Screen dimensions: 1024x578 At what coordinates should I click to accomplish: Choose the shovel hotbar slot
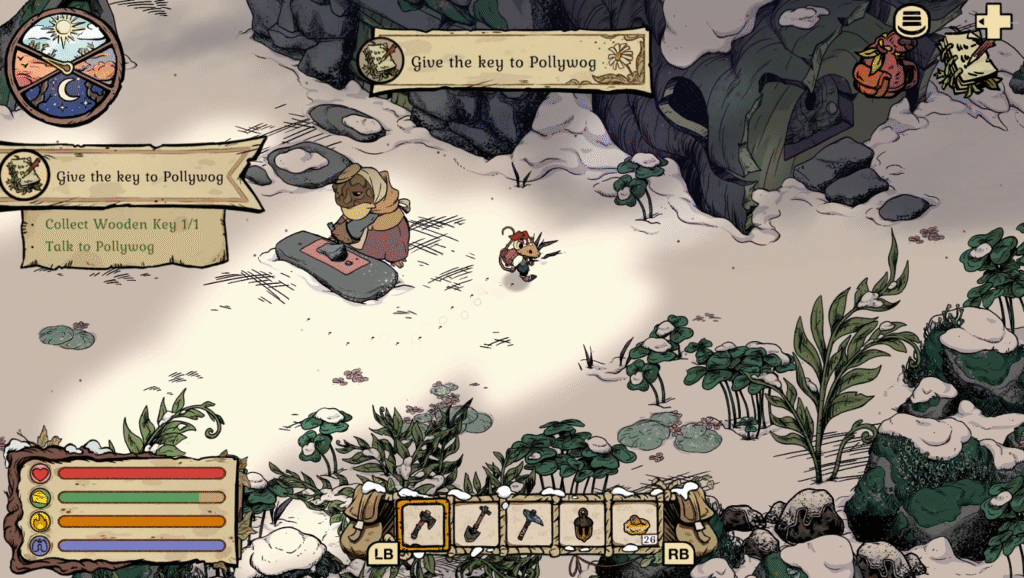click(477, 523)
